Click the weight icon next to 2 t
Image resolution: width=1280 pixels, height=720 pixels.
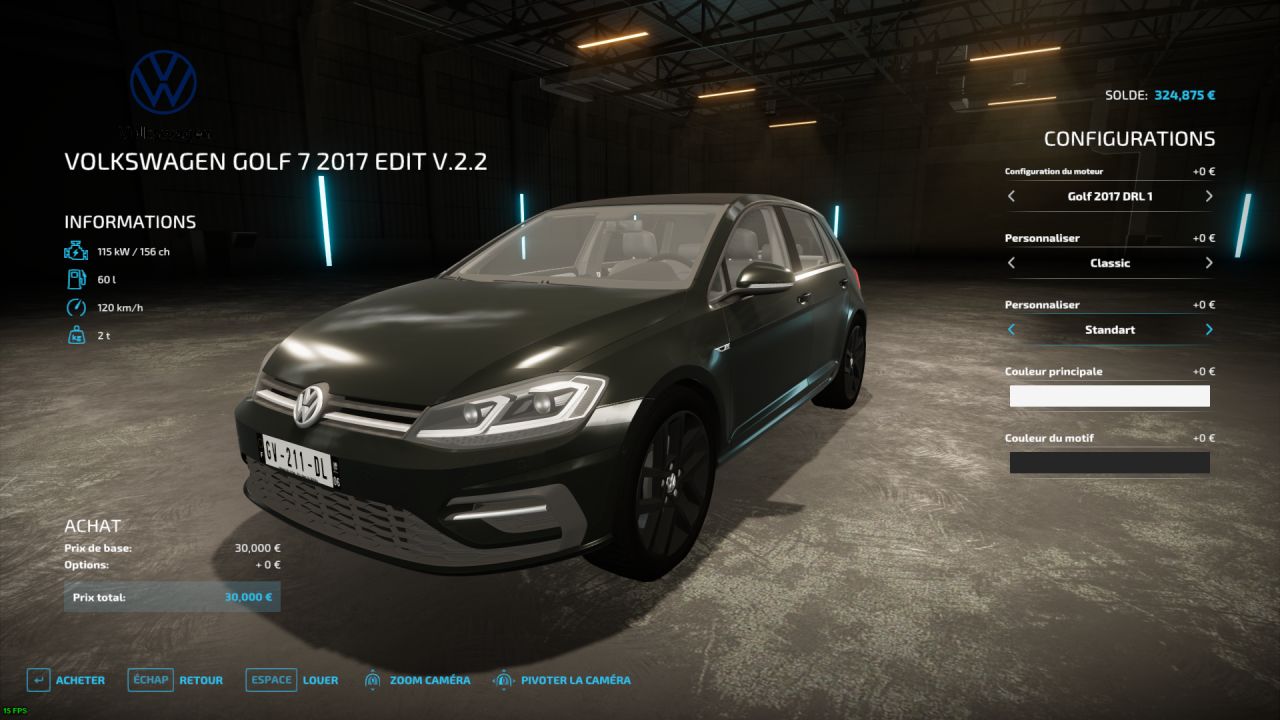75,335
